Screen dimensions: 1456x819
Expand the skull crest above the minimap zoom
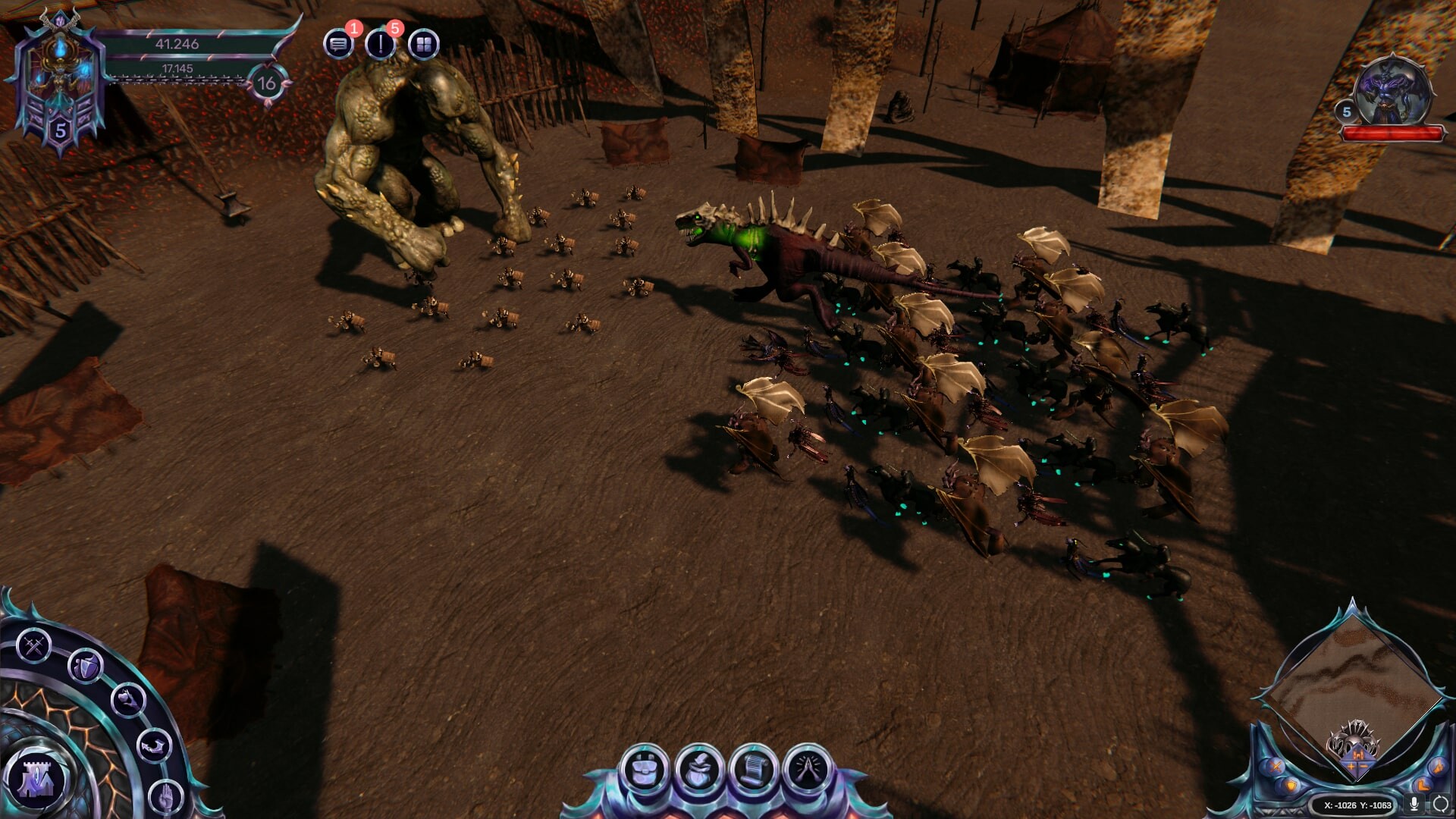(x=1356, y=736)
